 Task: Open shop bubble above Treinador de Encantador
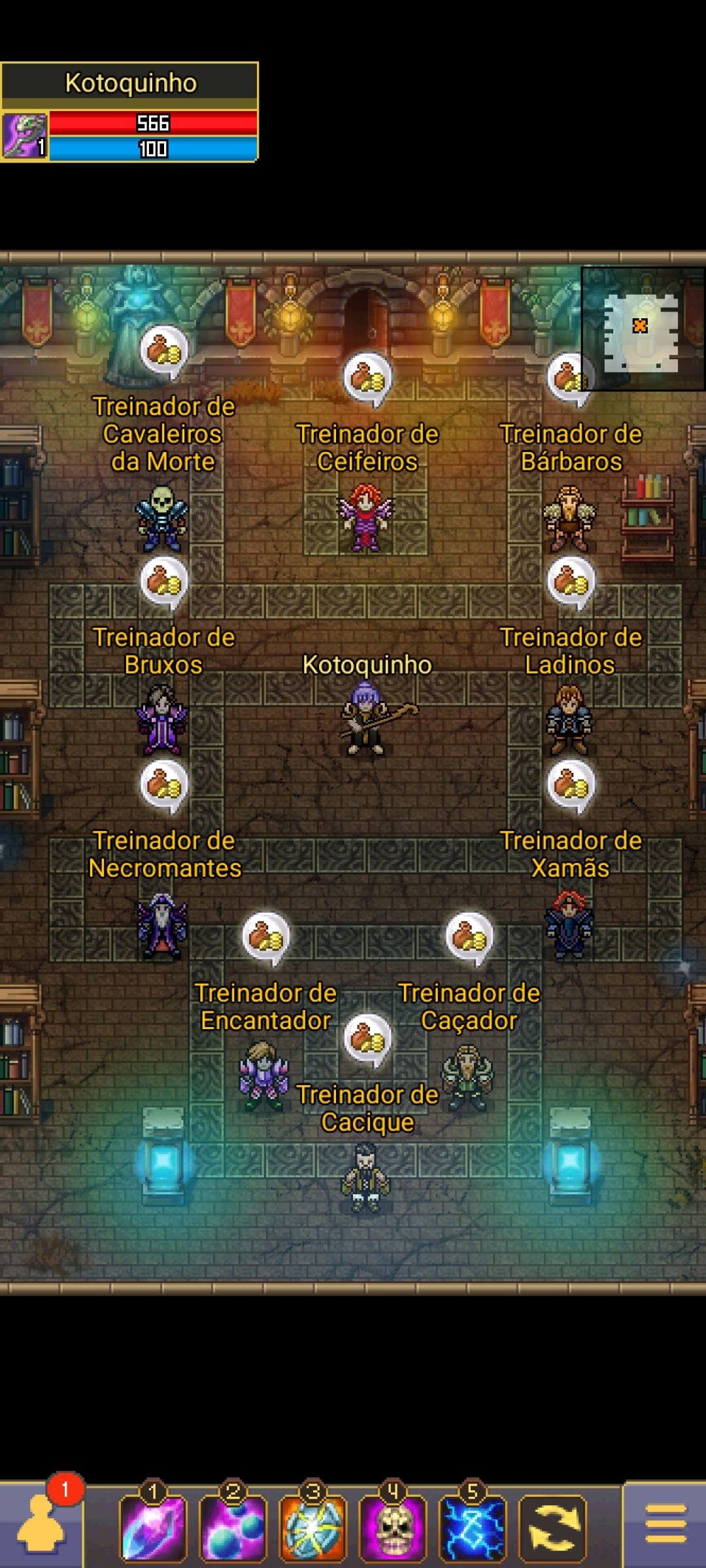(265, 936)
